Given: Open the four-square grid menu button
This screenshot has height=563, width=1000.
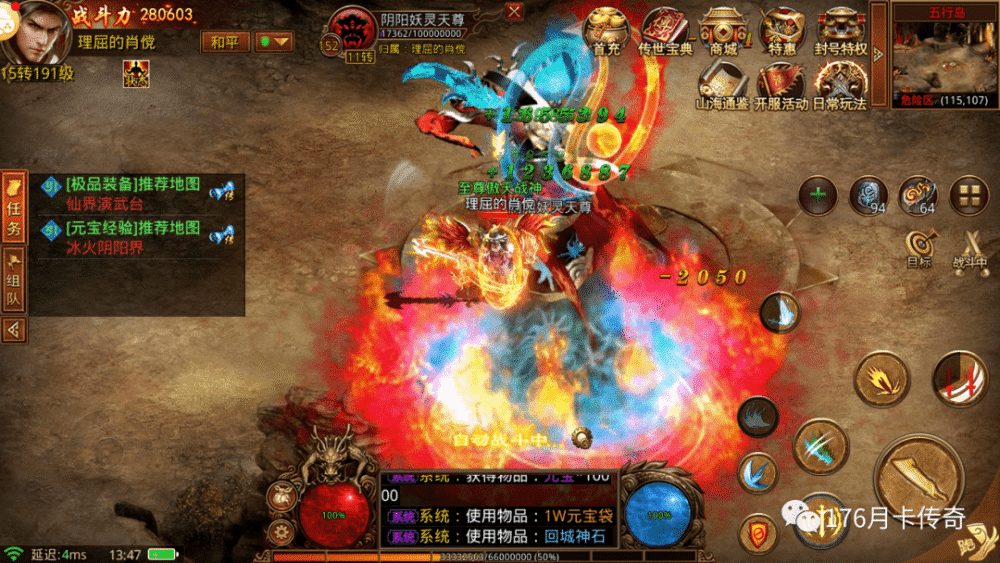Looking at the screenshot, I should pos(968,195).
